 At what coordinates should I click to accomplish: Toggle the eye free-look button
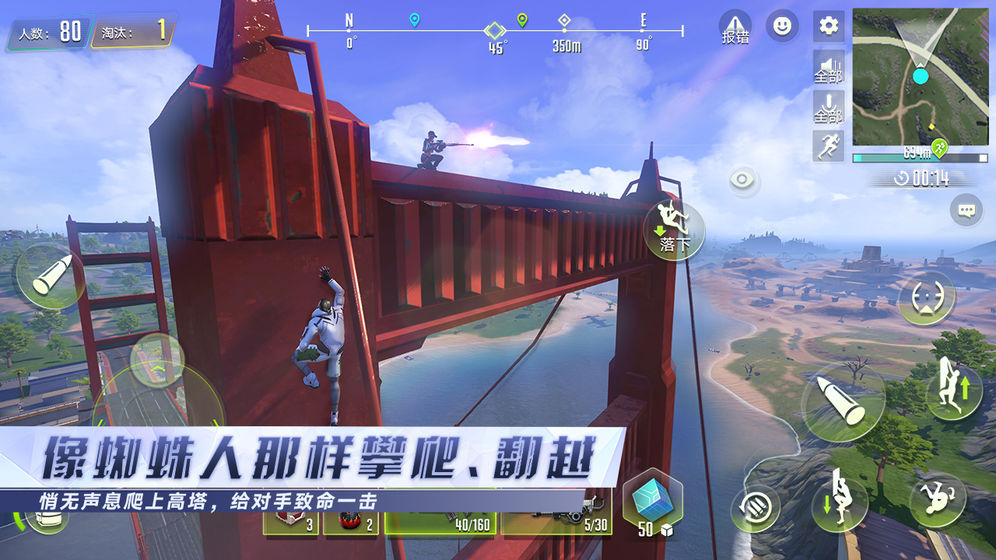point(743,180)
